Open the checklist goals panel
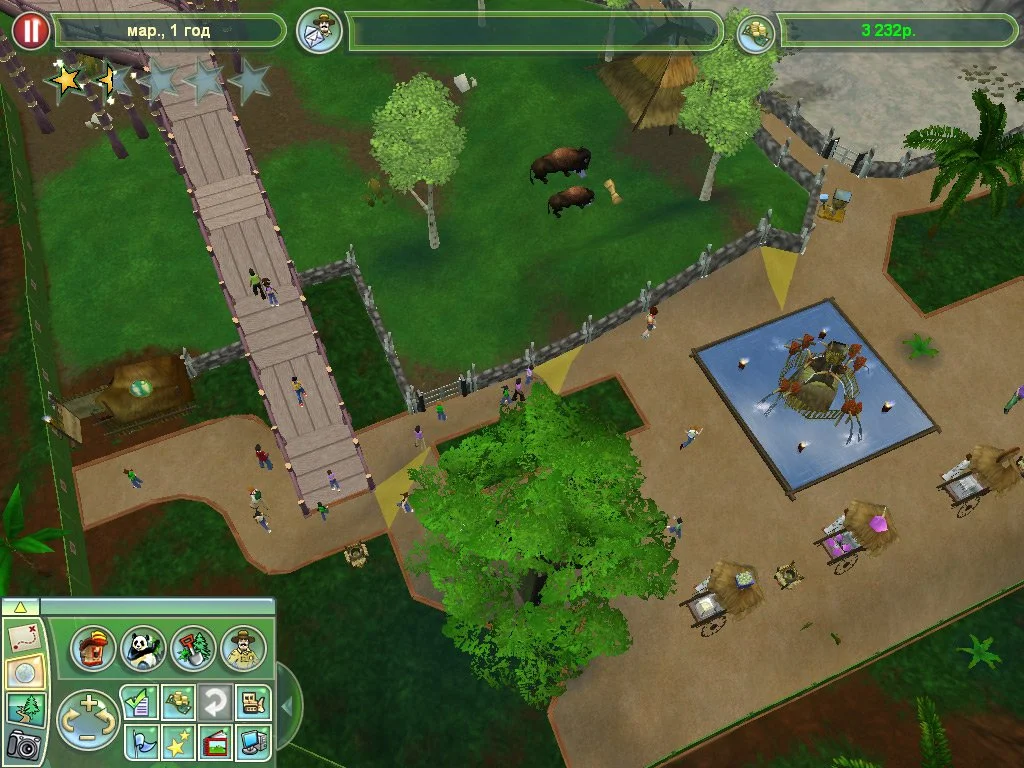 138,703
